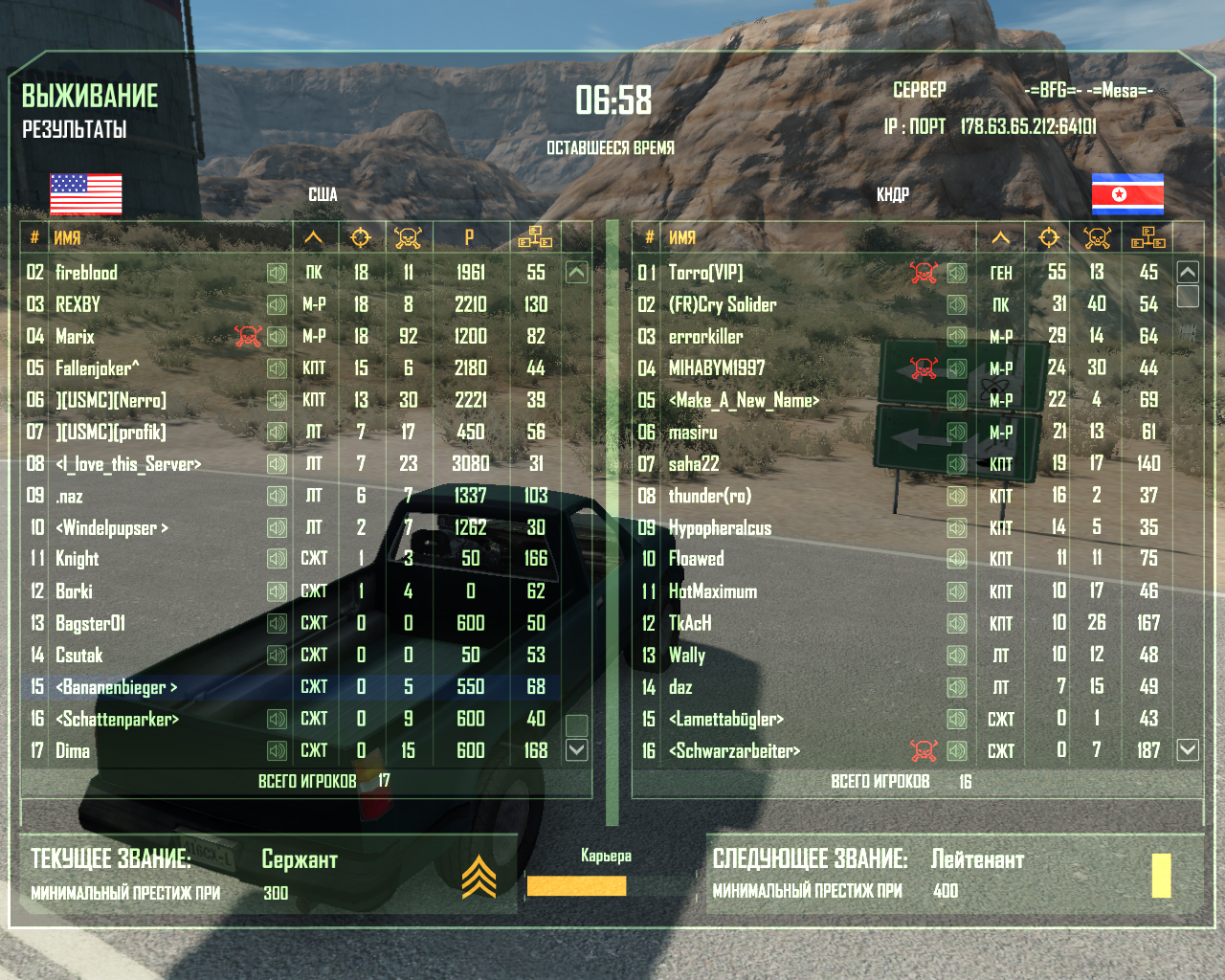1225x980 pixels.
Task: Toggle the speaker icon next to fireblood
Action: point(277,274)
